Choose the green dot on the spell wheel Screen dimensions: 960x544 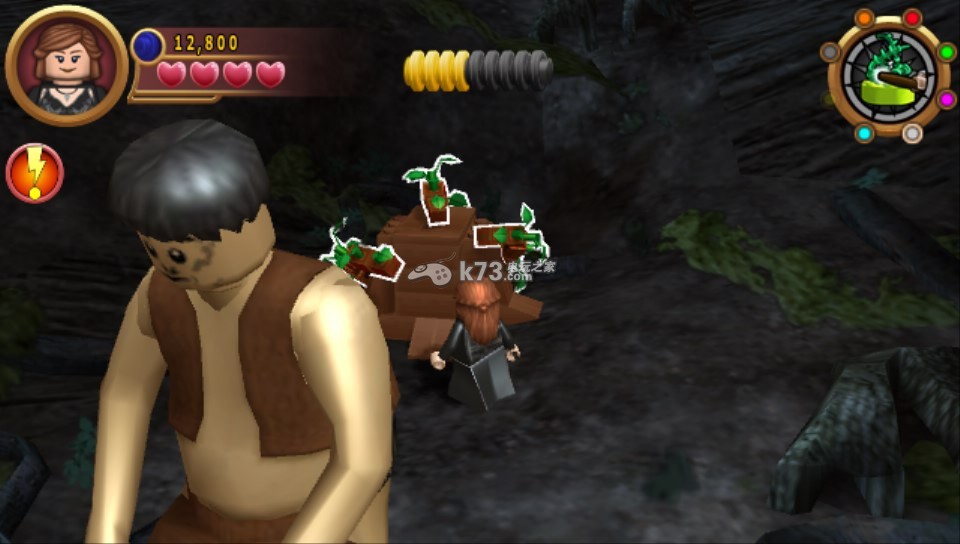(x=945, y=52)
